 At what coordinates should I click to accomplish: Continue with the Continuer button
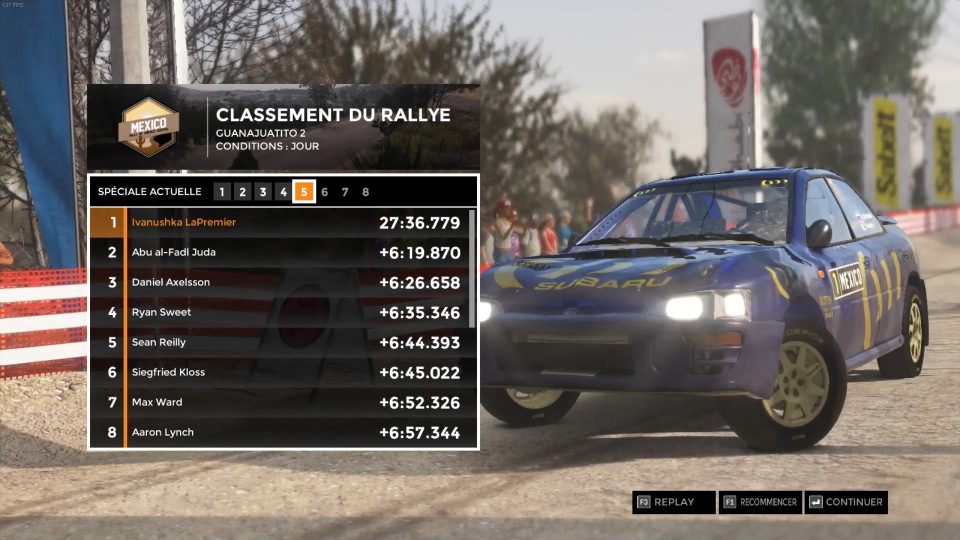coord(846,502)
